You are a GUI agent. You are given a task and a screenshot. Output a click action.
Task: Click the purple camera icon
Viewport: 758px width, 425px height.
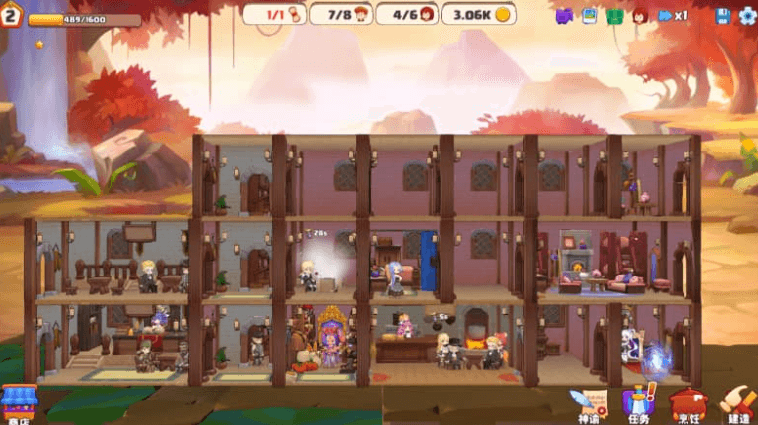(x=564, y=15)
